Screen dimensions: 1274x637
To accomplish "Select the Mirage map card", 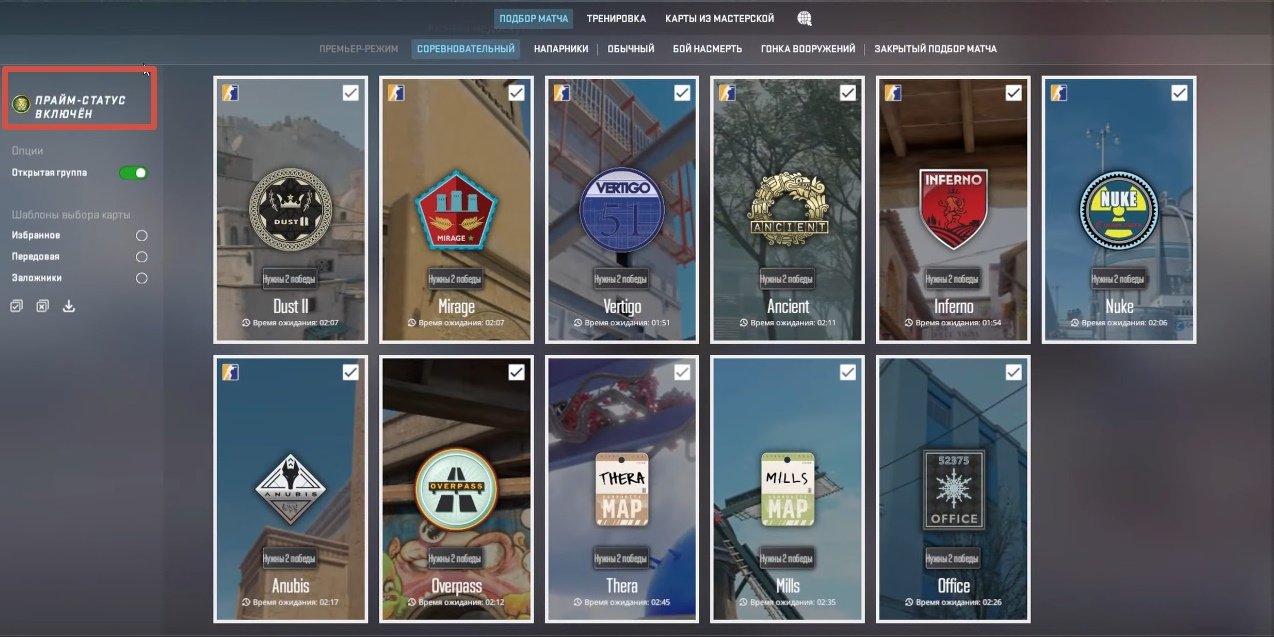I will click(x=456, y=209).
